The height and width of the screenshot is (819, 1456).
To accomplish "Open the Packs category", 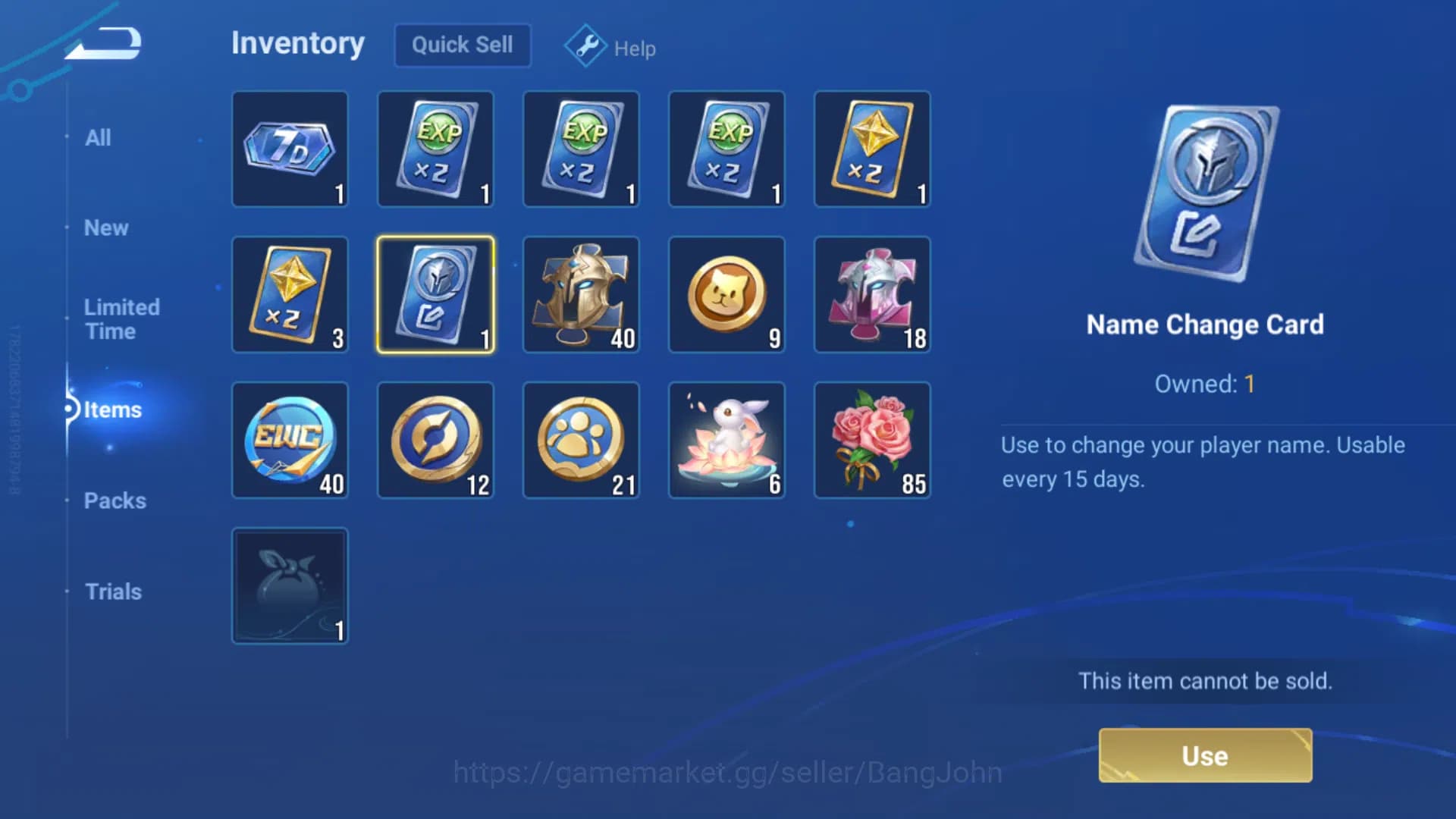I will 115,500.
